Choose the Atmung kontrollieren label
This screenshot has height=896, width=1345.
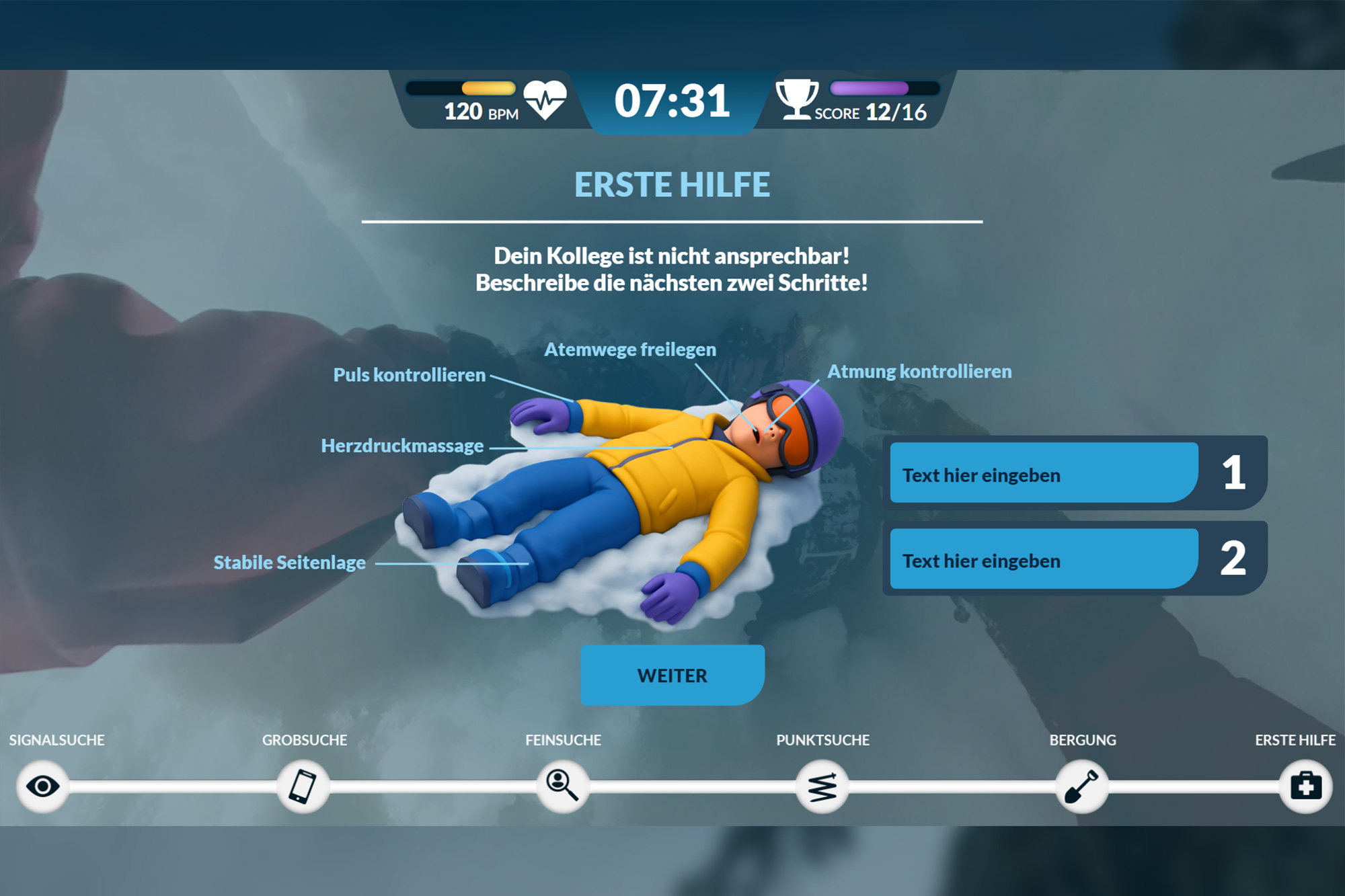[x=919, y=372]
